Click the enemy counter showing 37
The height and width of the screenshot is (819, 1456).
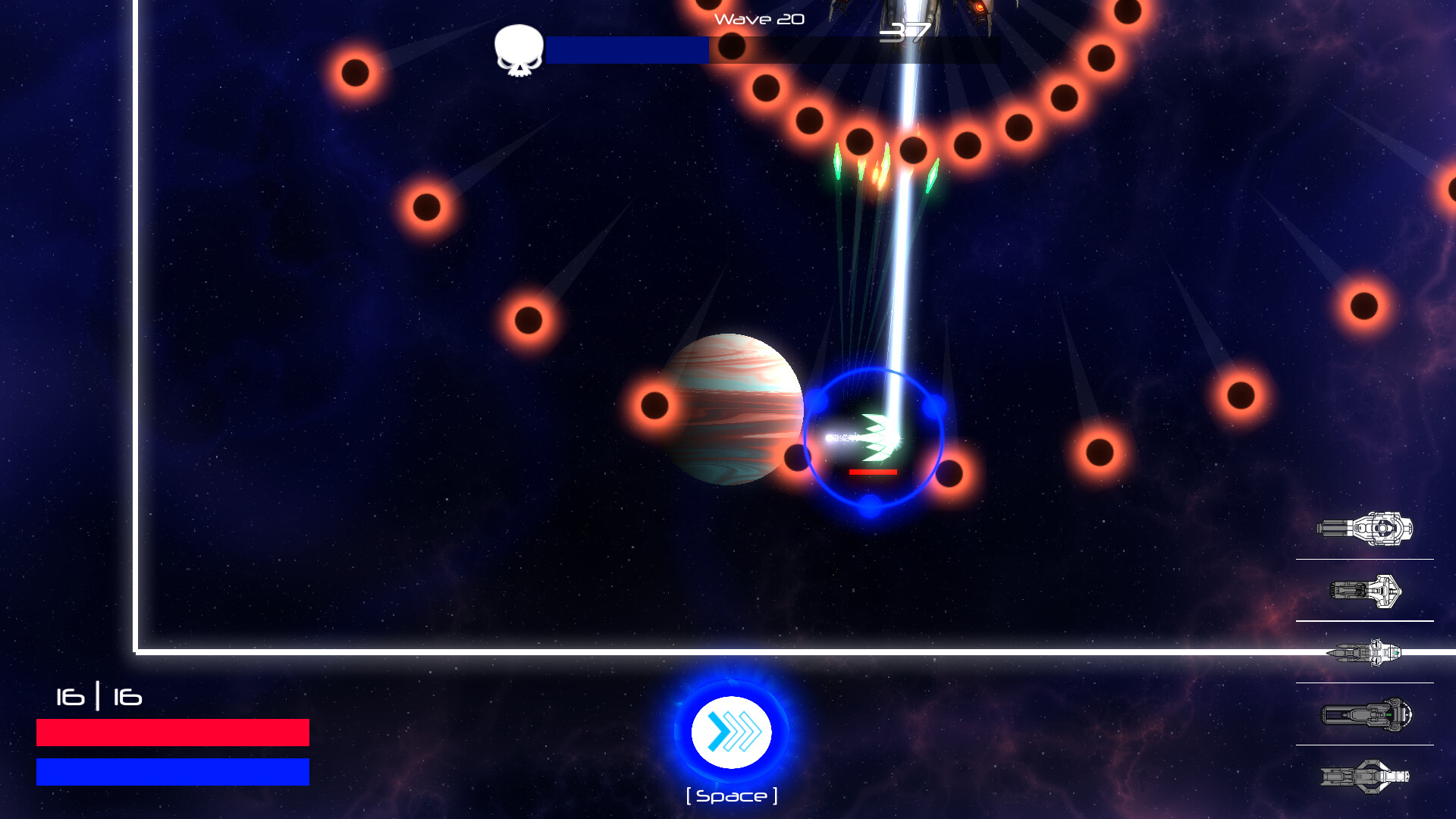click(907, 32)
